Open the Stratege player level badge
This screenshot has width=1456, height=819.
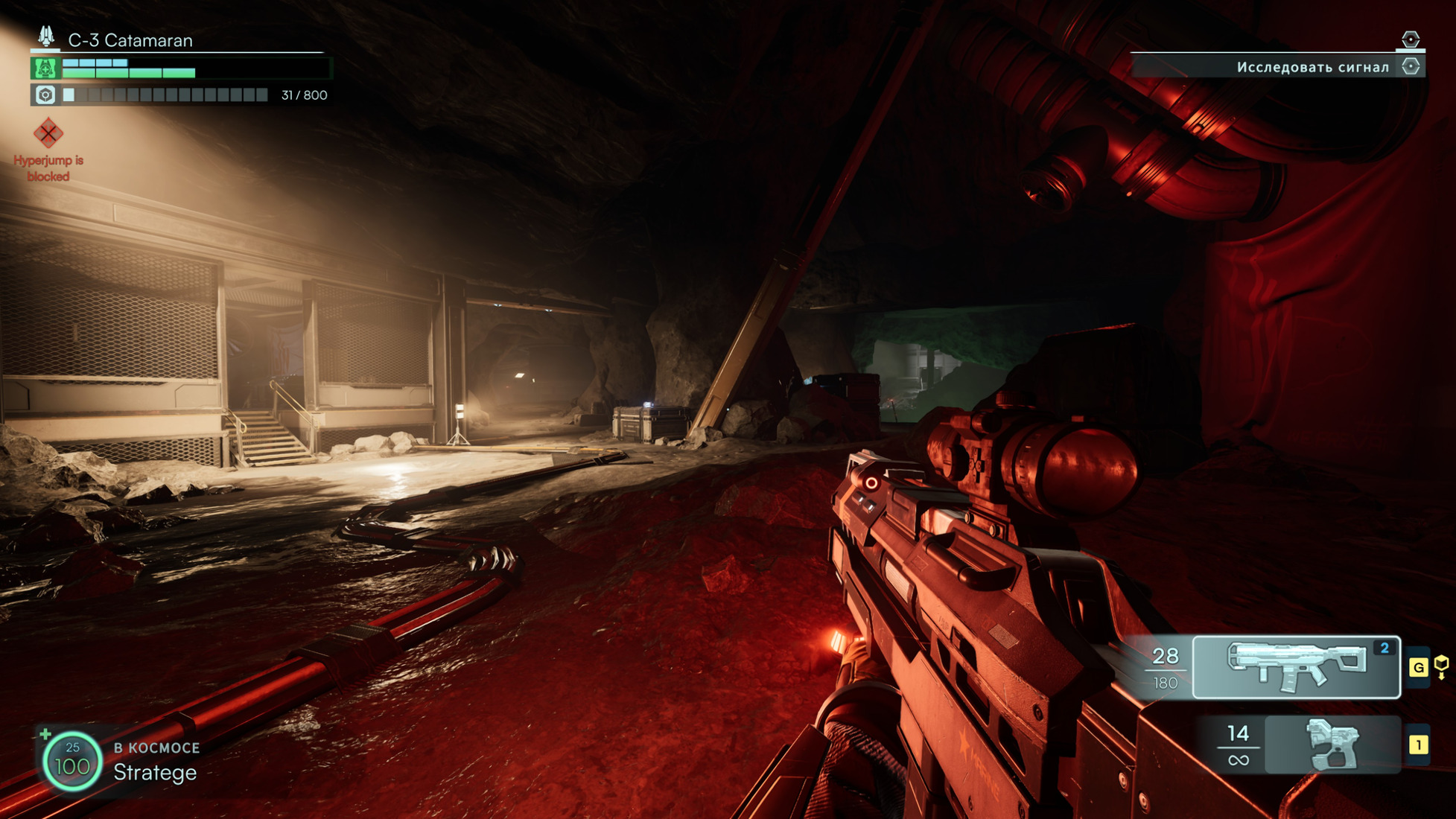72,761
